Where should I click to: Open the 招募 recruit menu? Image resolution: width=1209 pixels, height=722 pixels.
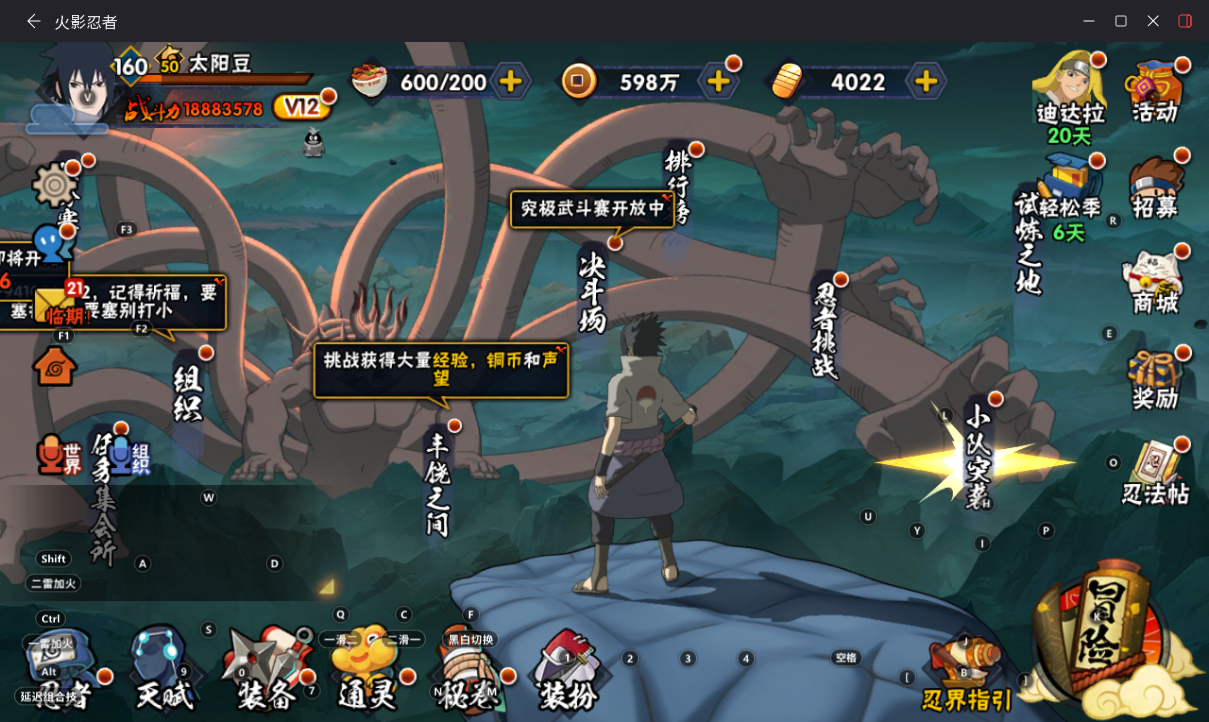pos(1155,186)
